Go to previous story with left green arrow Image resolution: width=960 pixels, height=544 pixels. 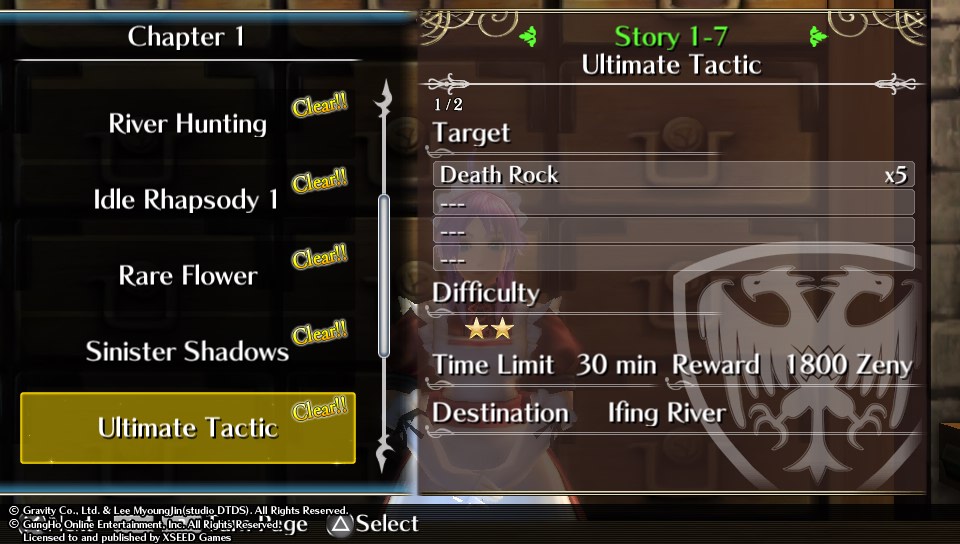(529, 38)
